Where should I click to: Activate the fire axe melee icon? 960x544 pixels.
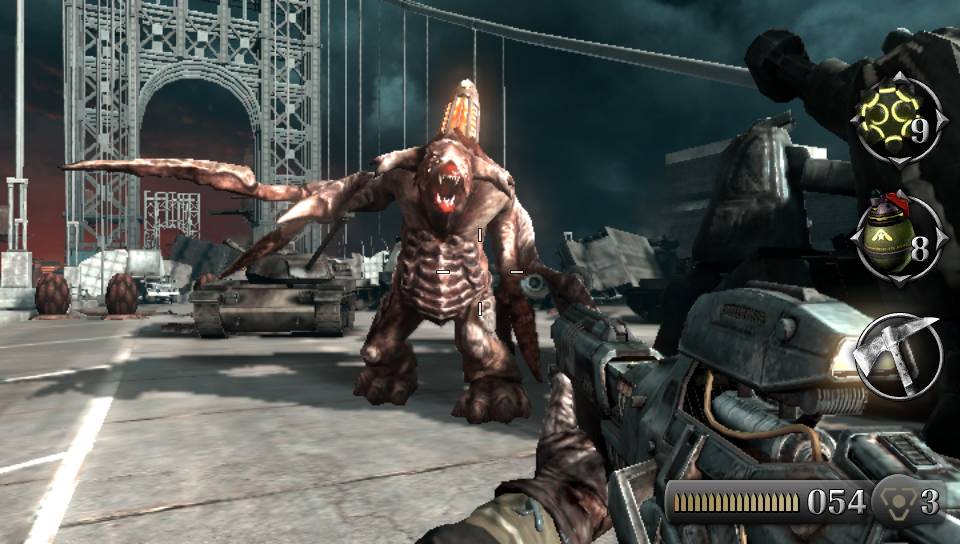900,353
